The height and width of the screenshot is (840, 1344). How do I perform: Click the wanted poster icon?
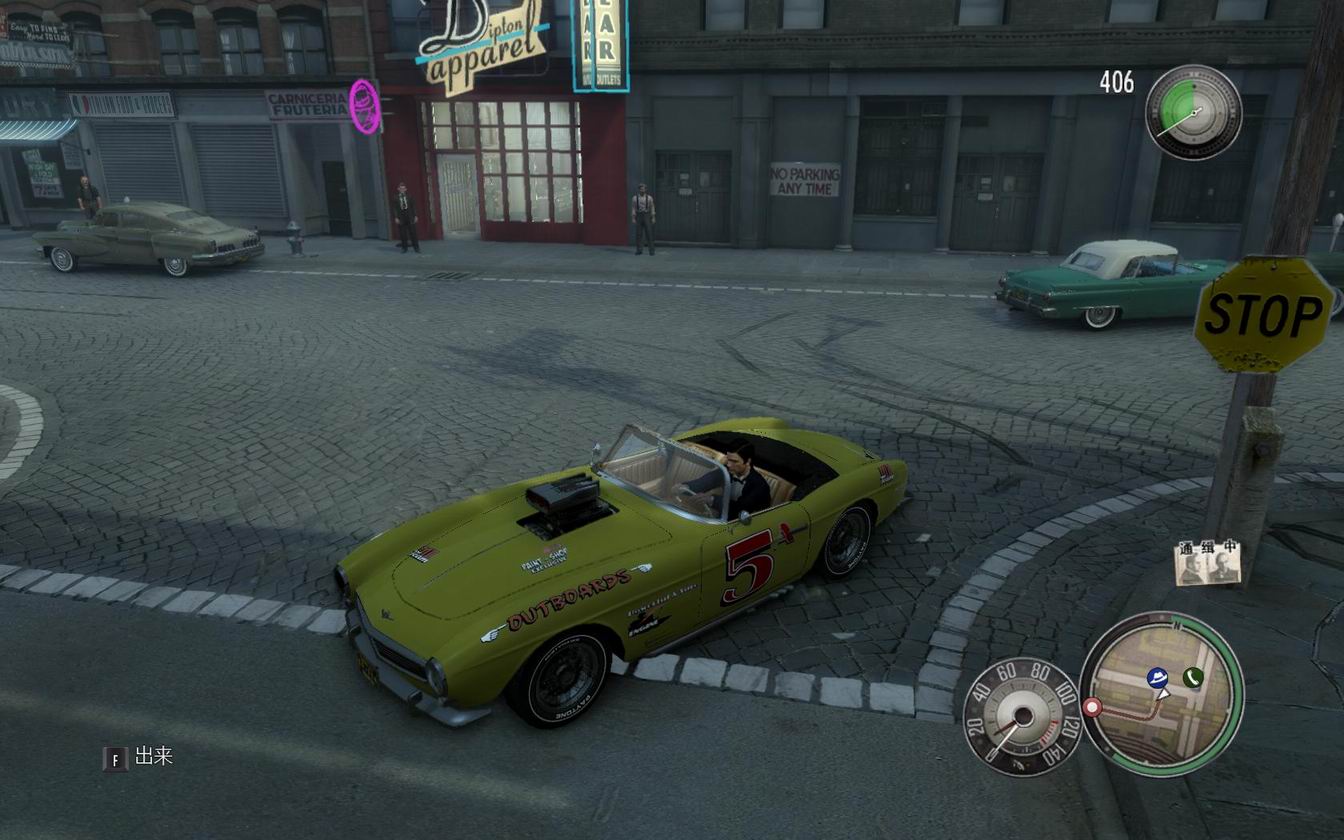pos(1208,563)
